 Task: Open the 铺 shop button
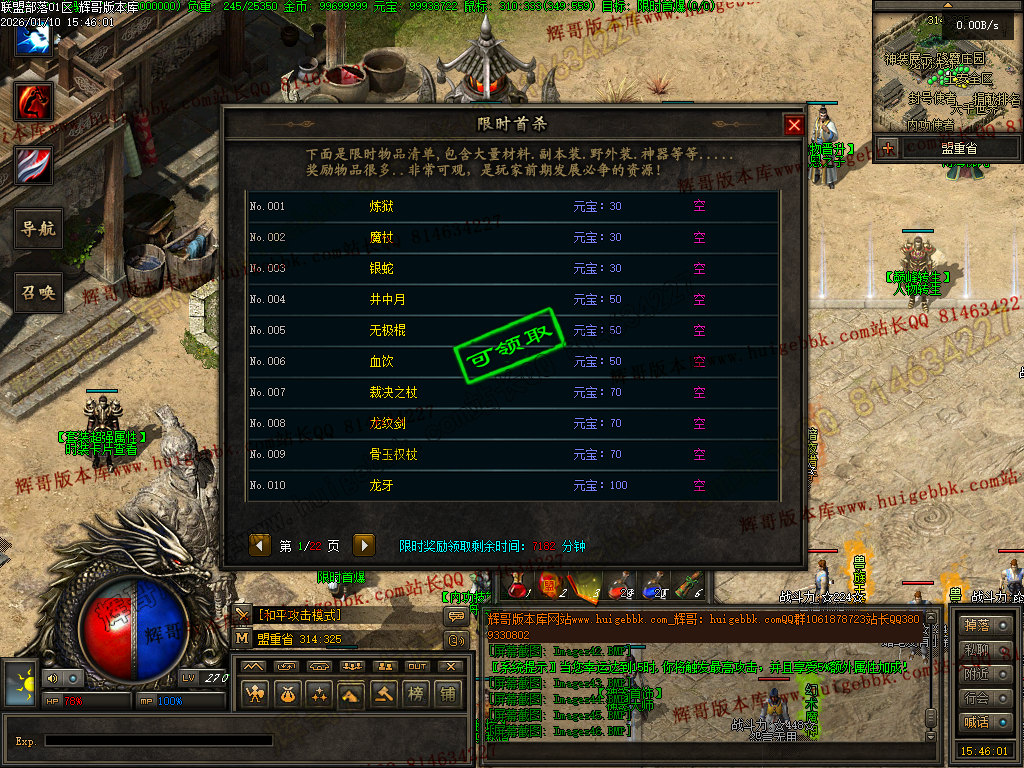coord(448,692)
